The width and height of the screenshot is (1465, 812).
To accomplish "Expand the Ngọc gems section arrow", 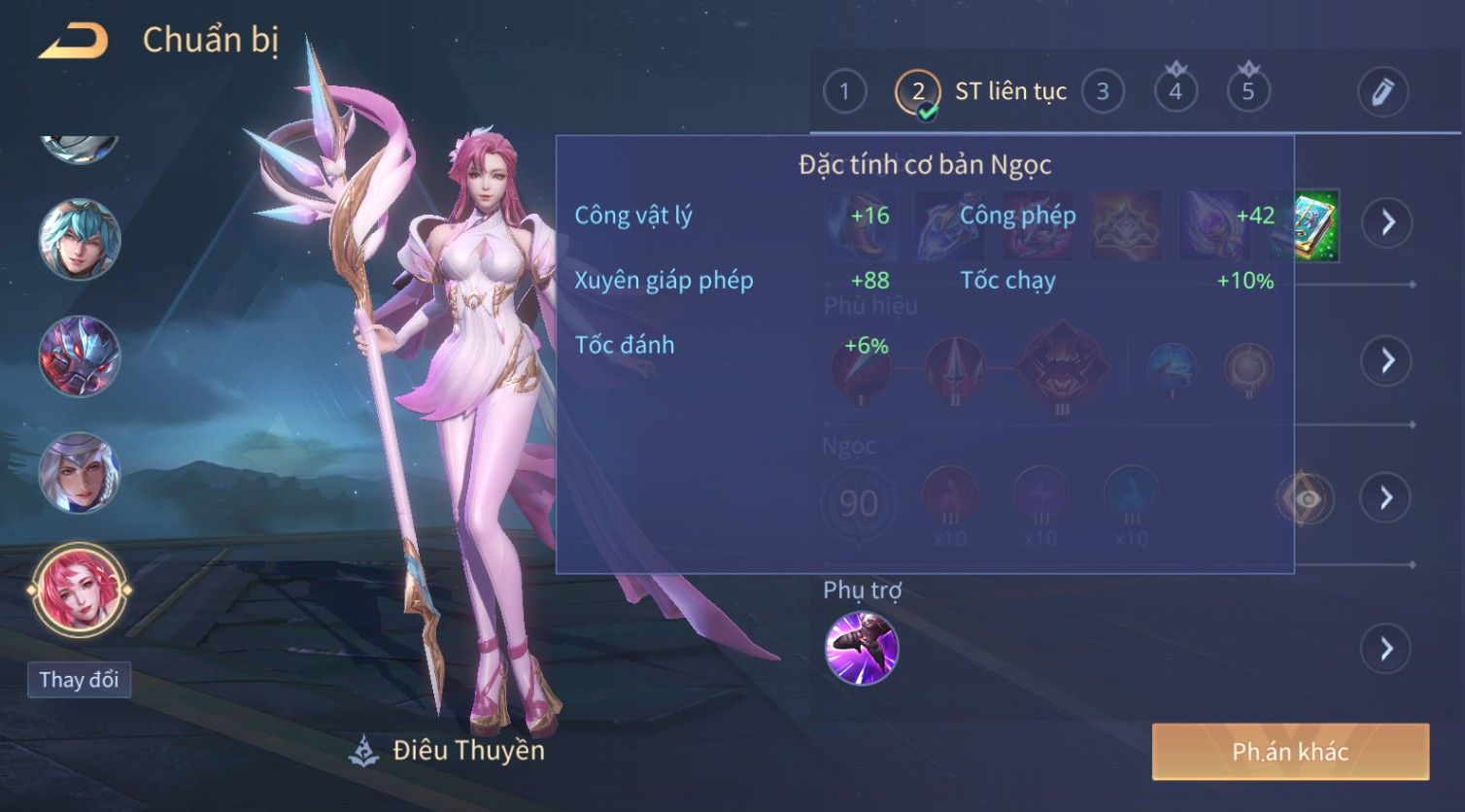I will pos(1387,498).
